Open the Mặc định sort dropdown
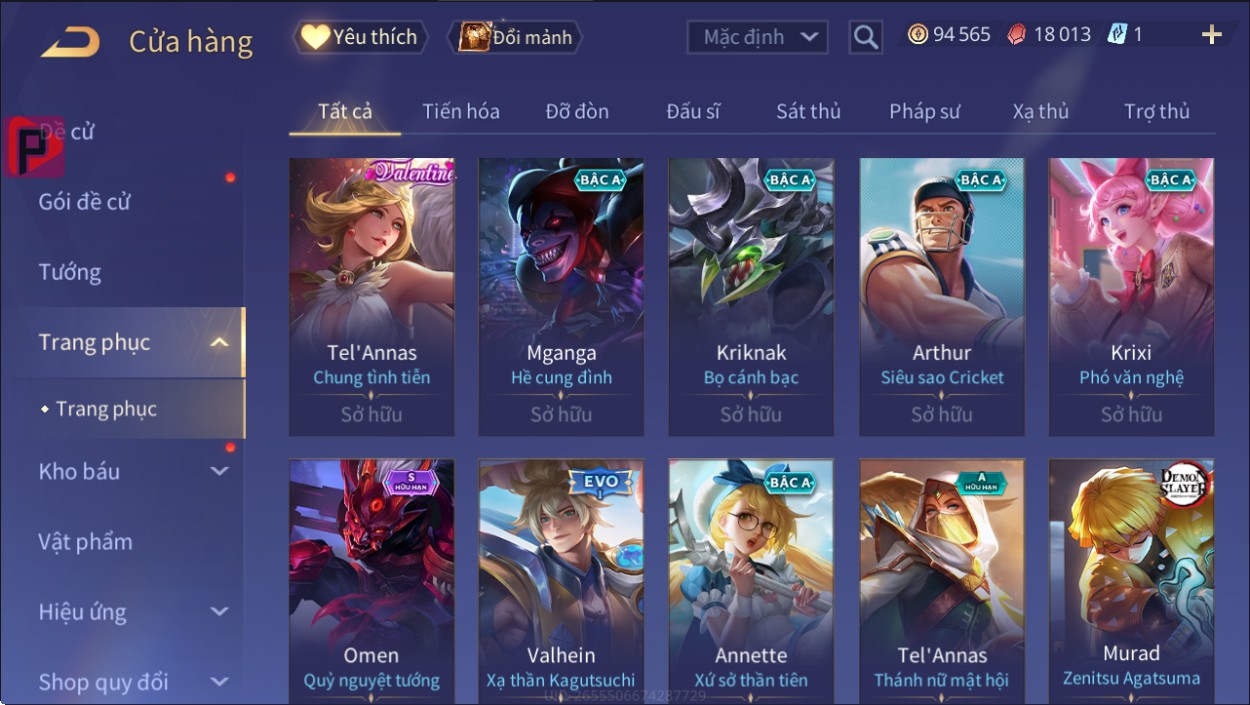The width and height of the screenshot is (1250, 705). pyautogui.click(x=758, y=38)
